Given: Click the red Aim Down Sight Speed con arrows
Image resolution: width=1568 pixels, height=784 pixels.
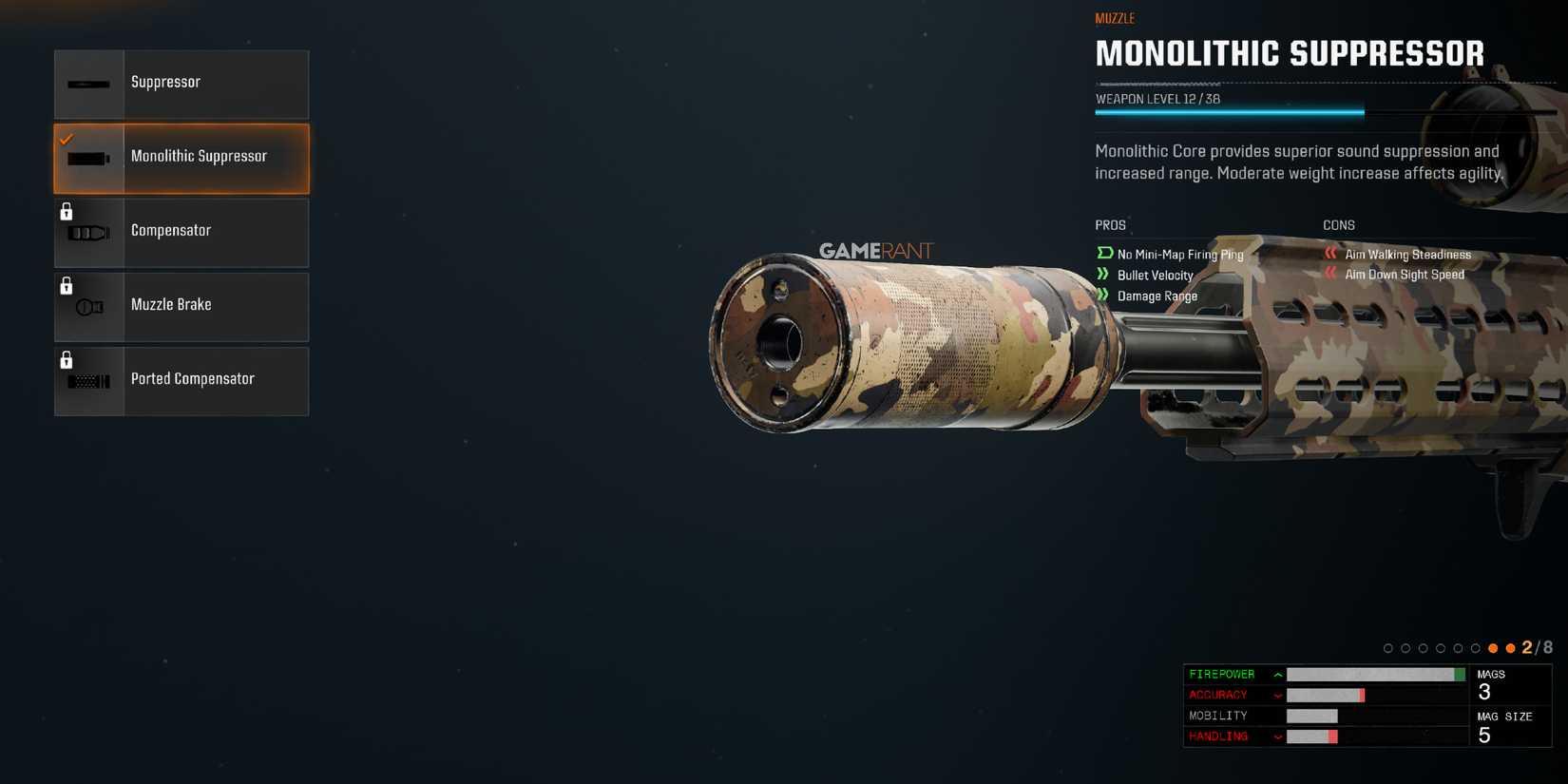Looking at the screenshot, I should coord(1330,275).
